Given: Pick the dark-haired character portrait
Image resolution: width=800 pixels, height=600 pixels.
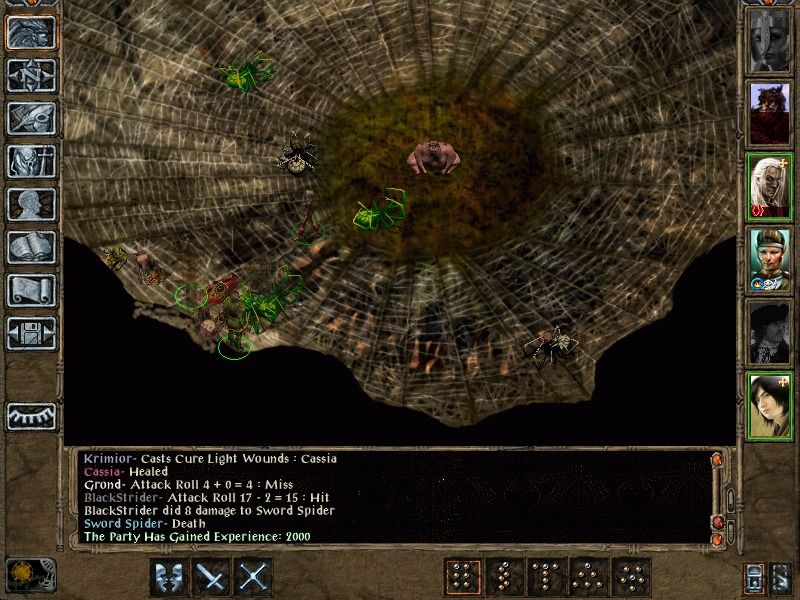Looking at the screenshot, I should click(x=770, y=405).
